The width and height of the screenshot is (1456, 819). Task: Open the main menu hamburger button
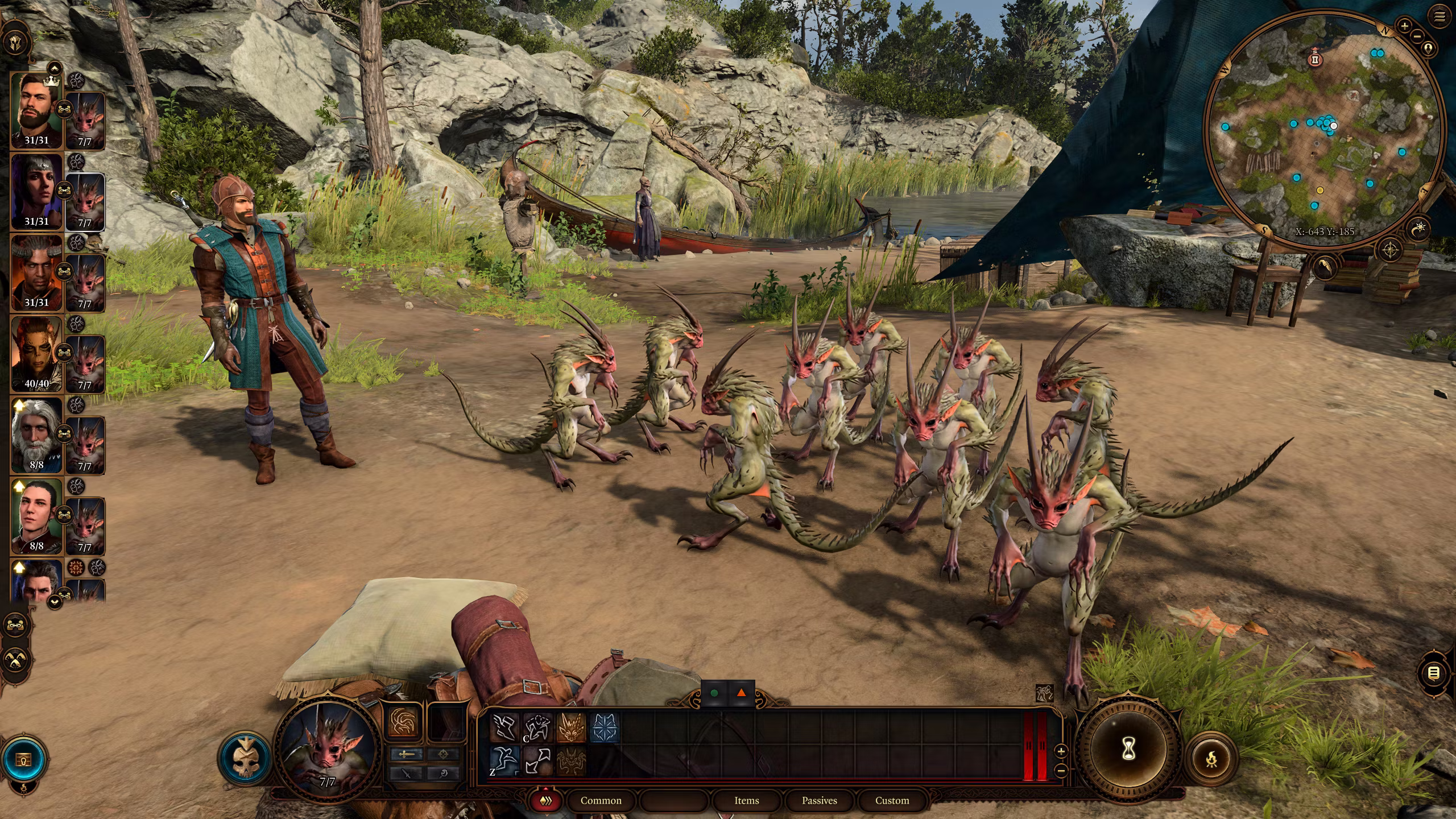tap(1440, 17)
